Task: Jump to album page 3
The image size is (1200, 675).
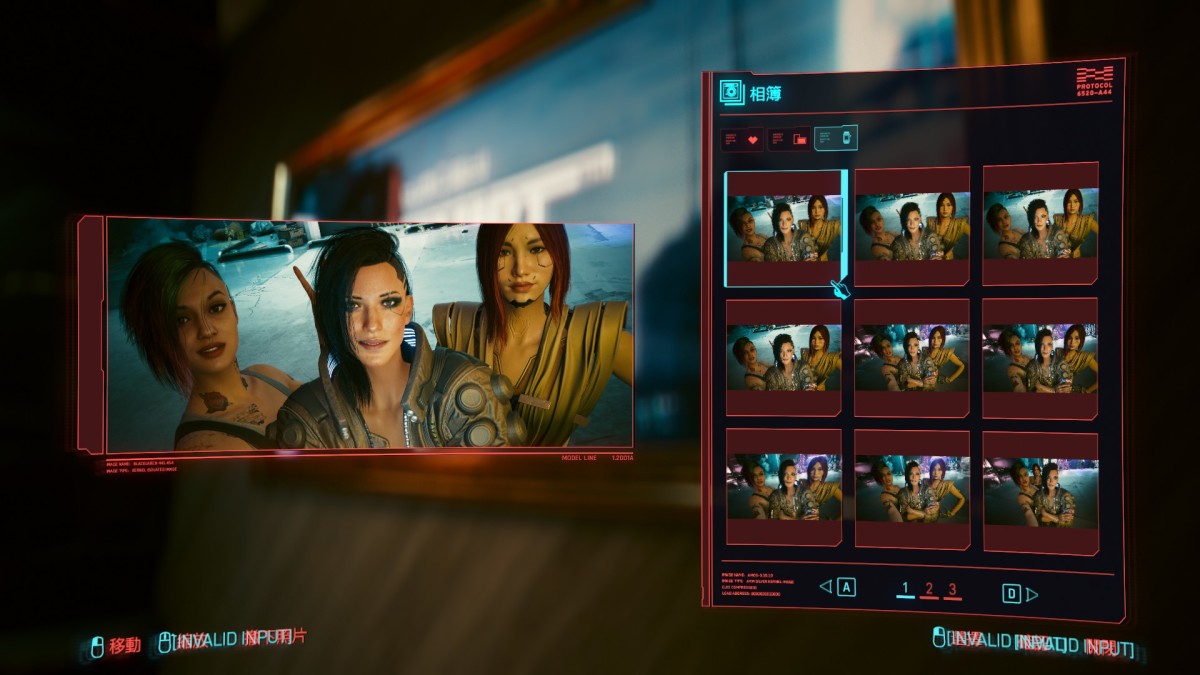Action: 952,589
